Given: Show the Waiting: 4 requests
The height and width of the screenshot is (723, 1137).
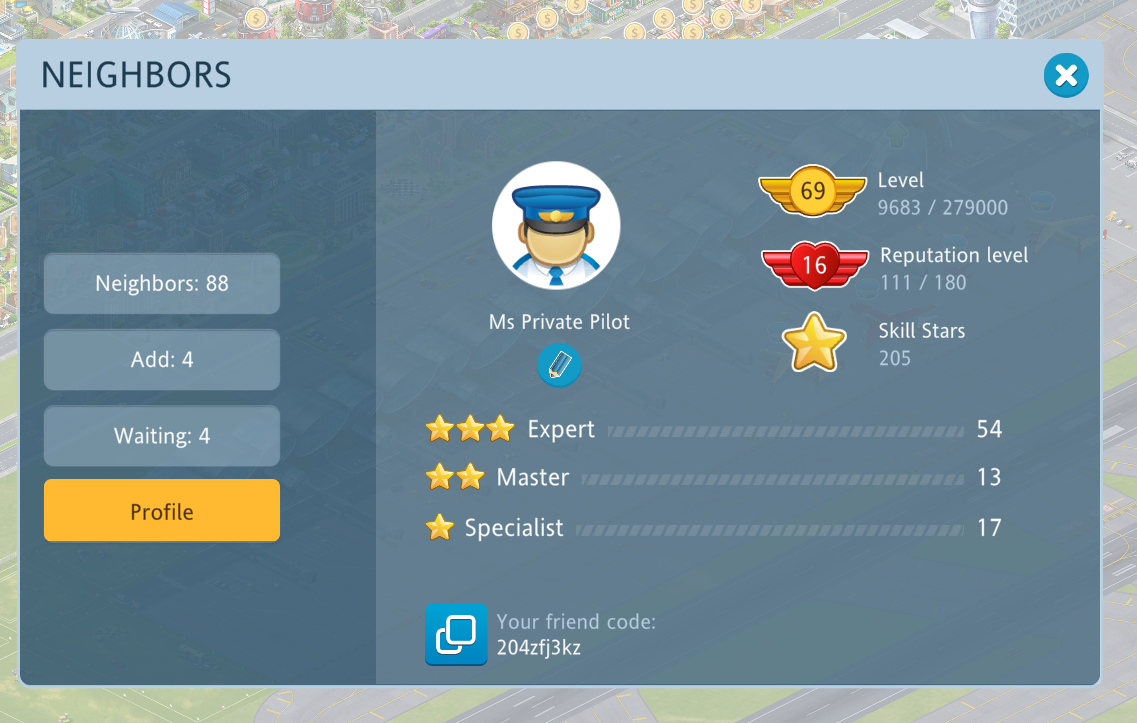Looking at the screenshot, I should [x=162, y=436].
